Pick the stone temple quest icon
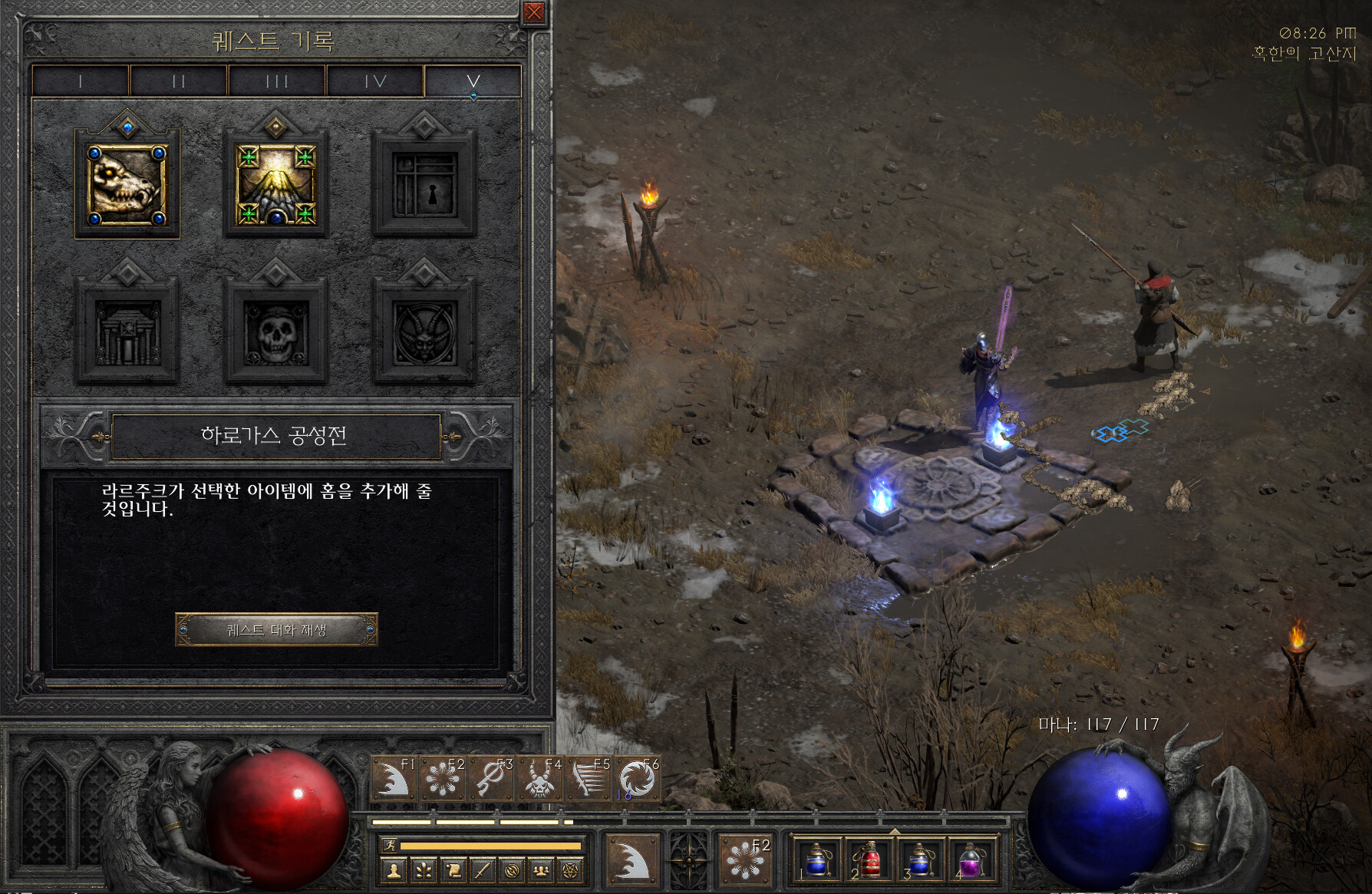This screenshot has height=894, width=1372. coord(127,332)
